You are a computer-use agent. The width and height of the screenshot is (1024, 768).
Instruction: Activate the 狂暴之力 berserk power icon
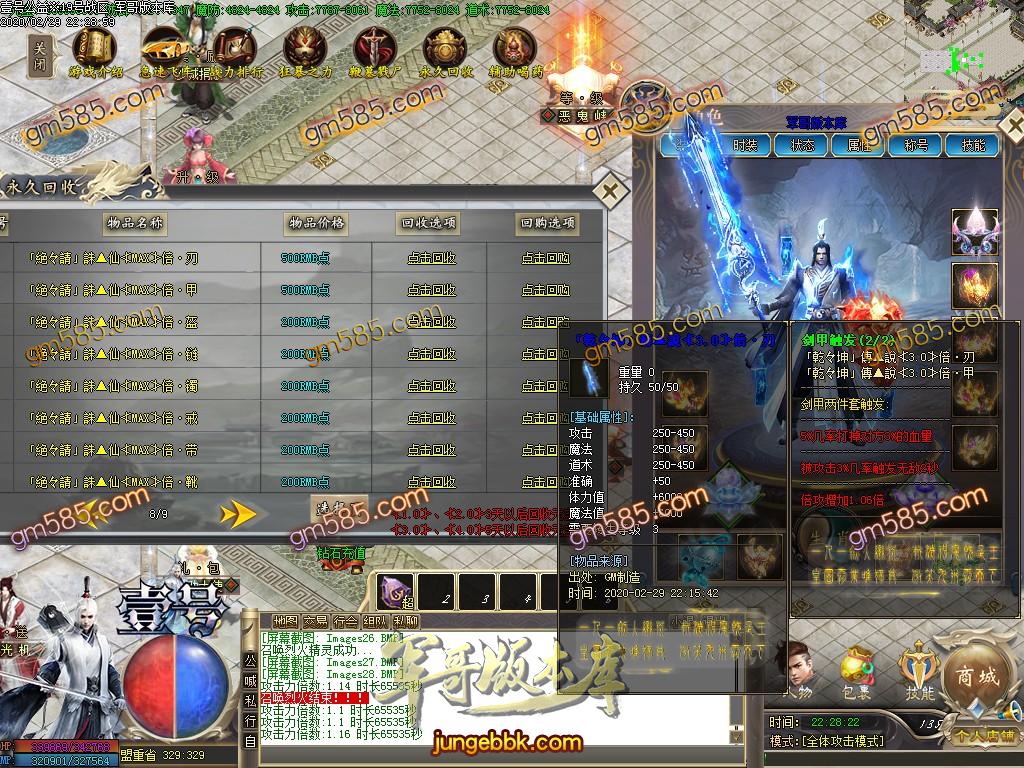point(307,52)
